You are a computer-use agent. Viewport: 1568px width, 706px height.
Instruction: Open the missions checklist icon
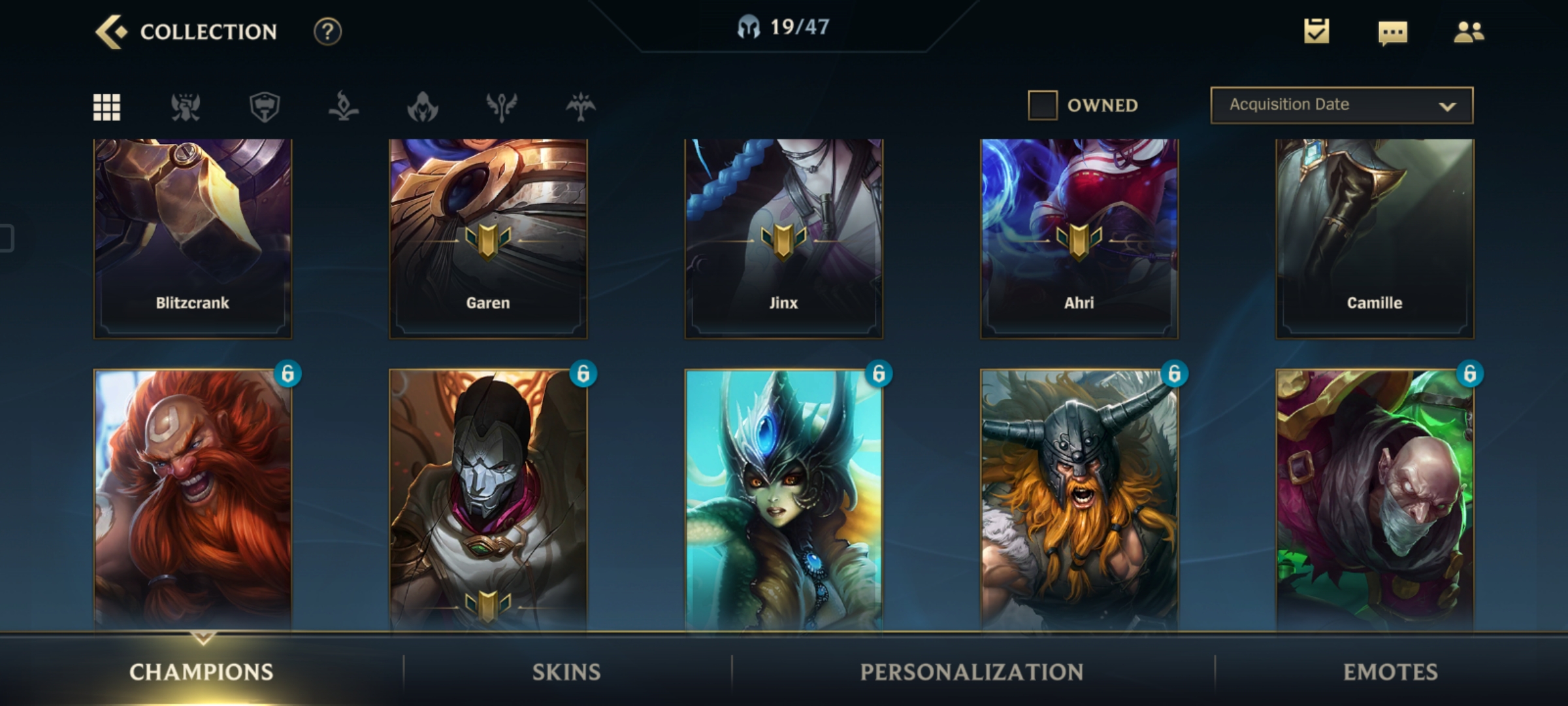(x=1316, y=31)
